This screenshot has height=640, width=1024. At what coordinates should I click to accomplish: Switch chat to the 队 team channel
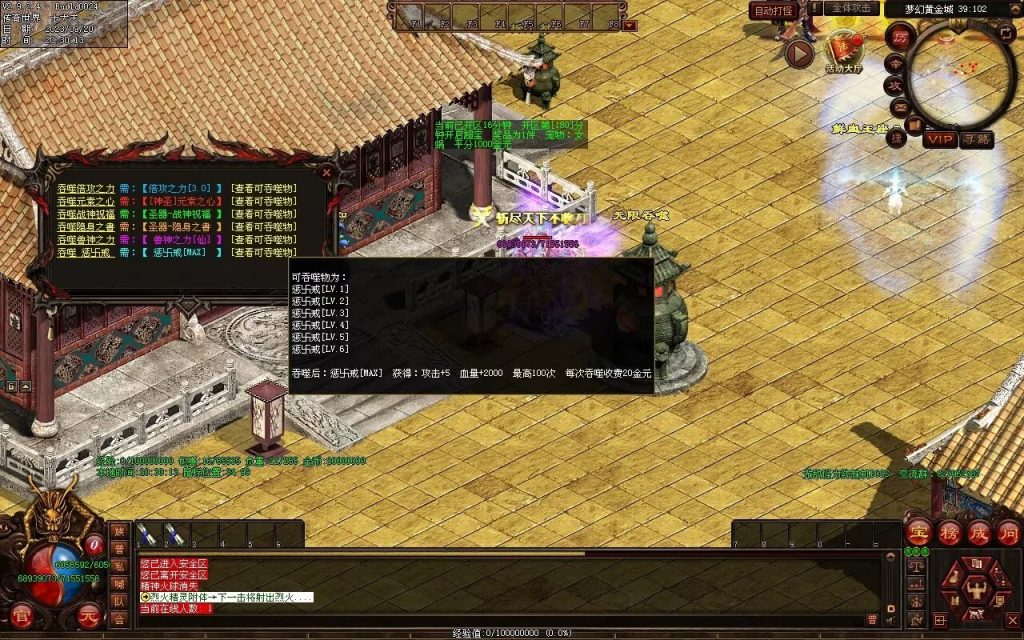[x=120, y=602]
